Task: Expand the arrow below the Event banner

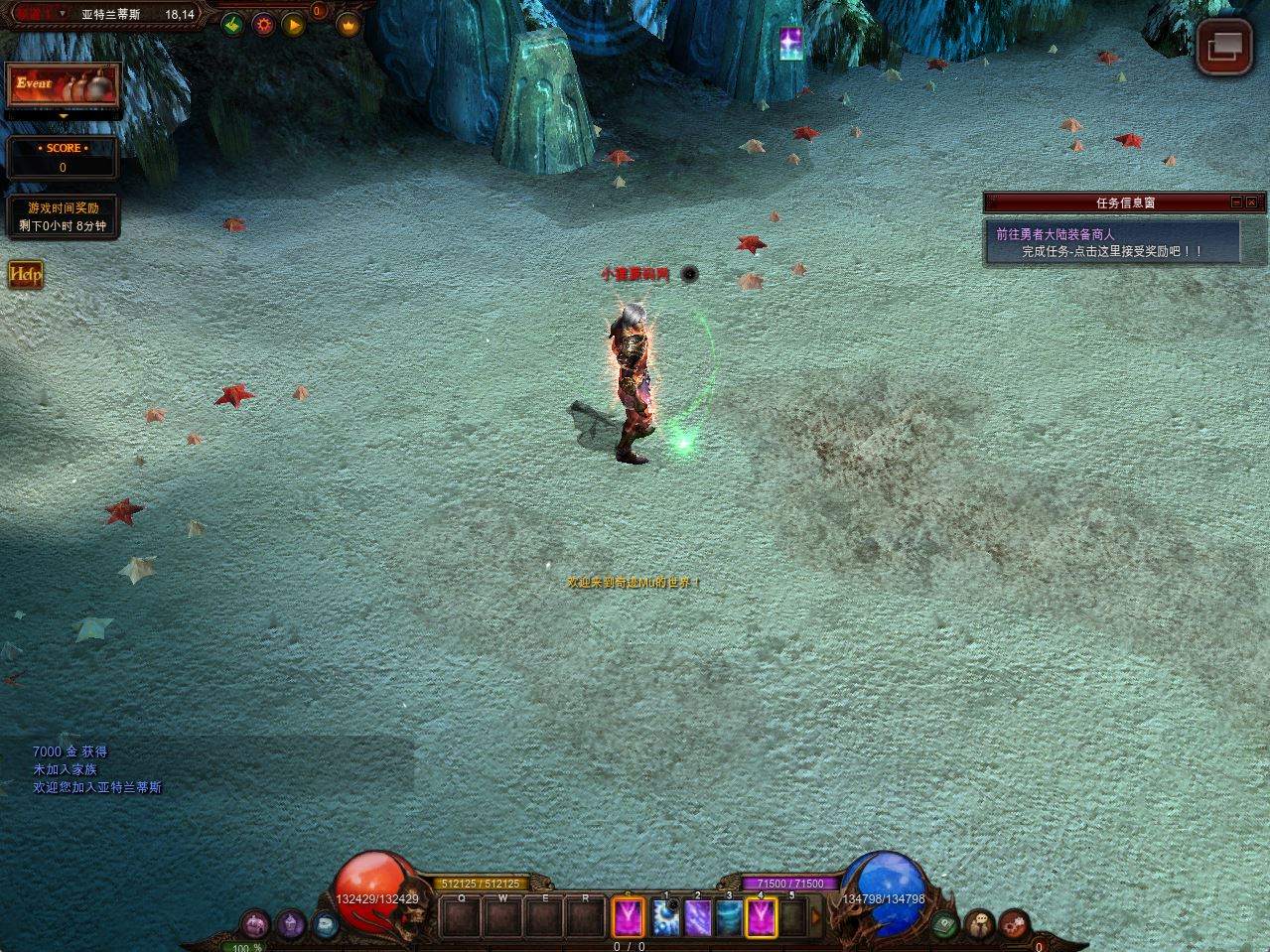Action: tap(64, 116)
